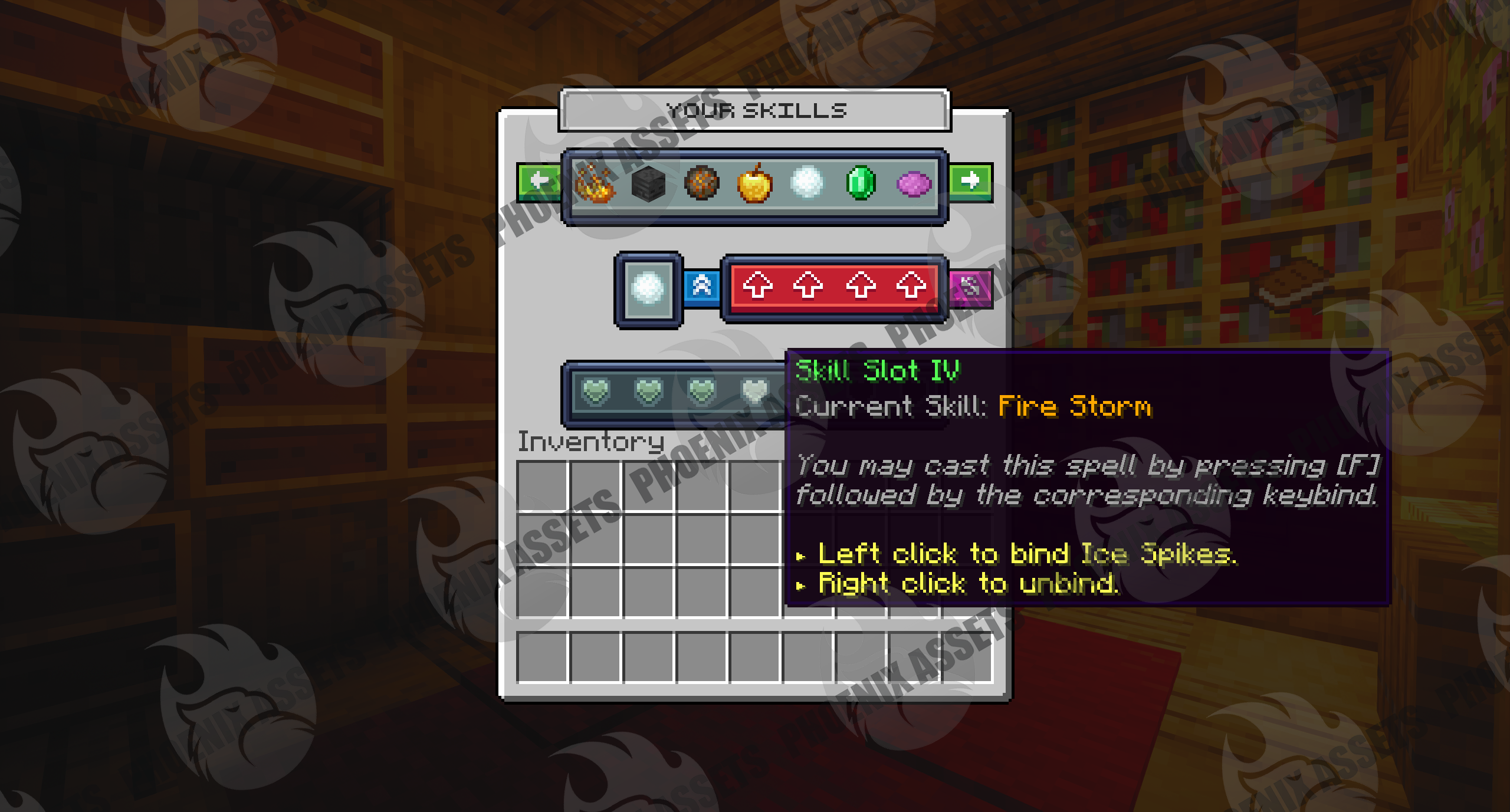Pick the golden apple skill
Image resolution: width=1510 pixels, height=812 pixels.
(754, 183)
